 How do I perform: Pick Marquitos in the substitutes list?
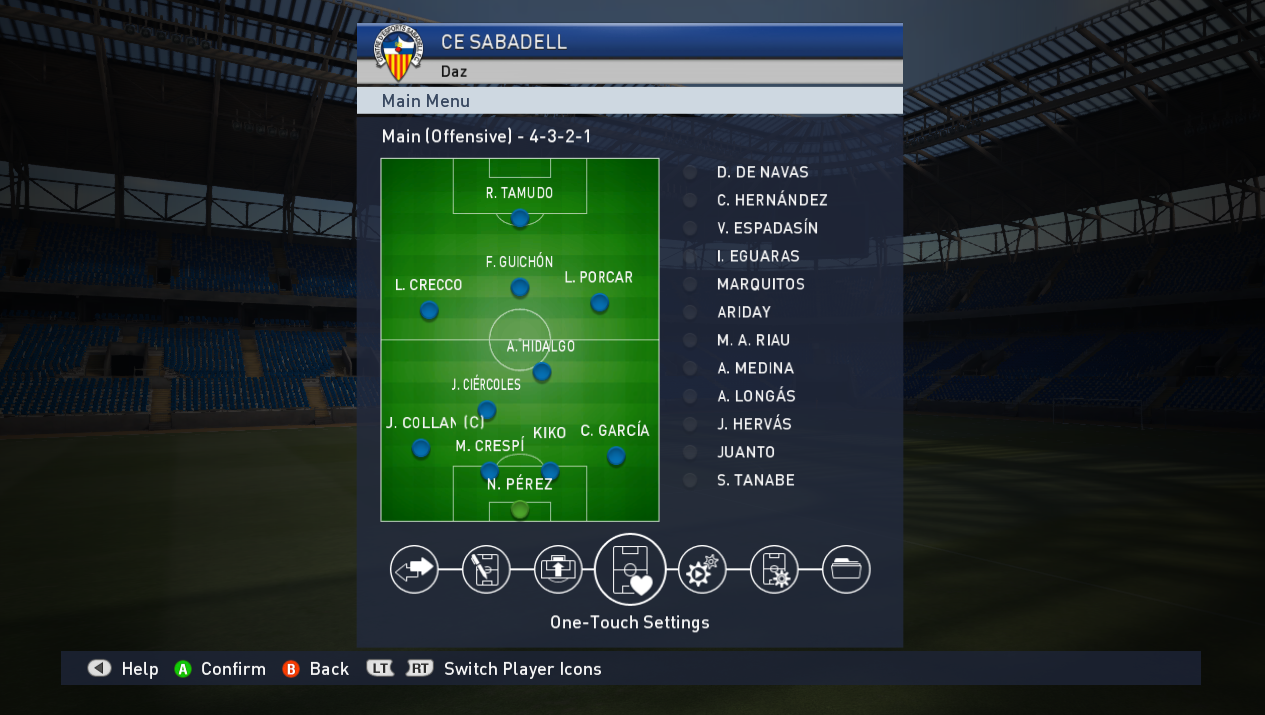pos(760,284)
